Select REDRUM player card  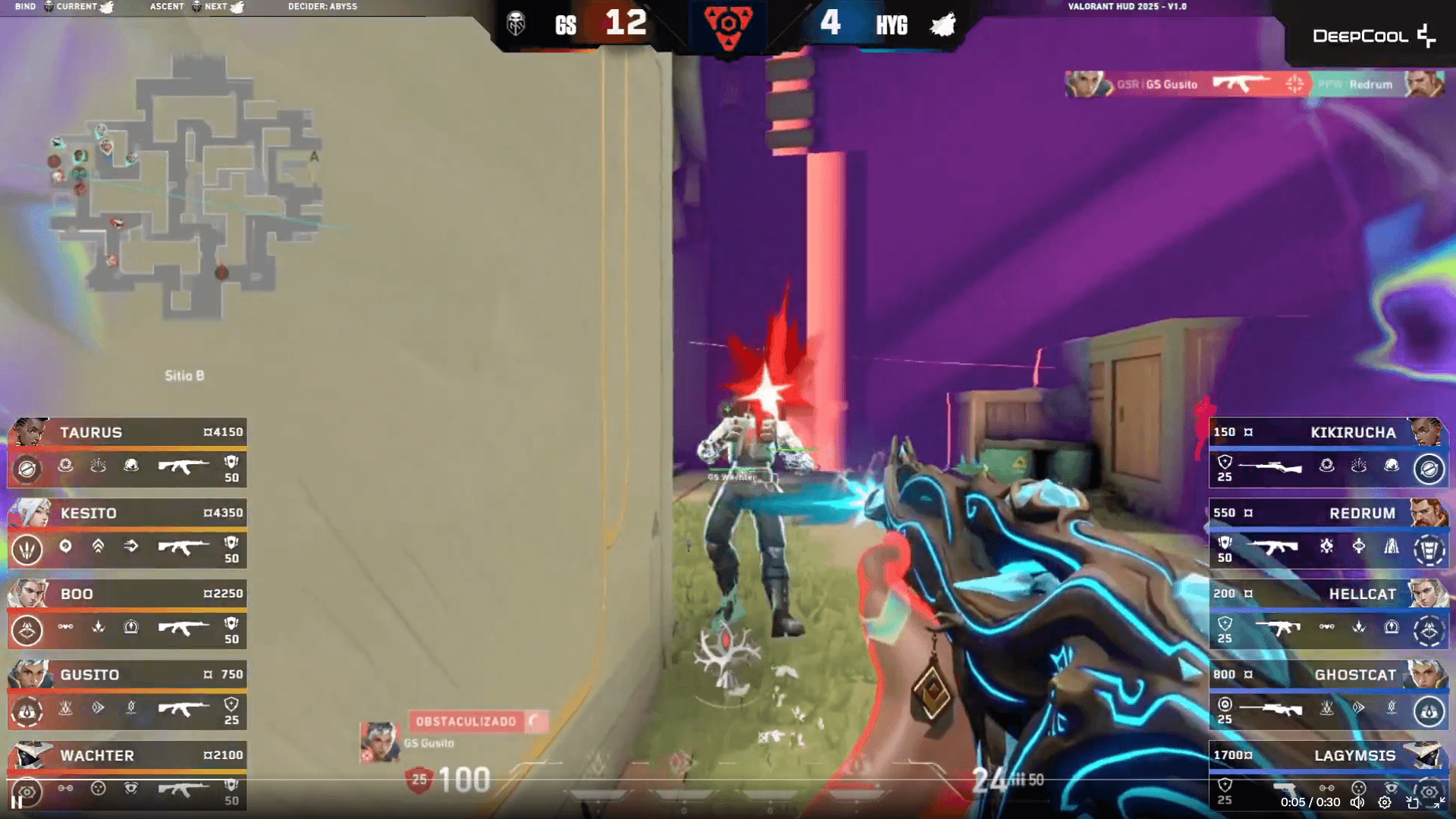[1329, 534]
